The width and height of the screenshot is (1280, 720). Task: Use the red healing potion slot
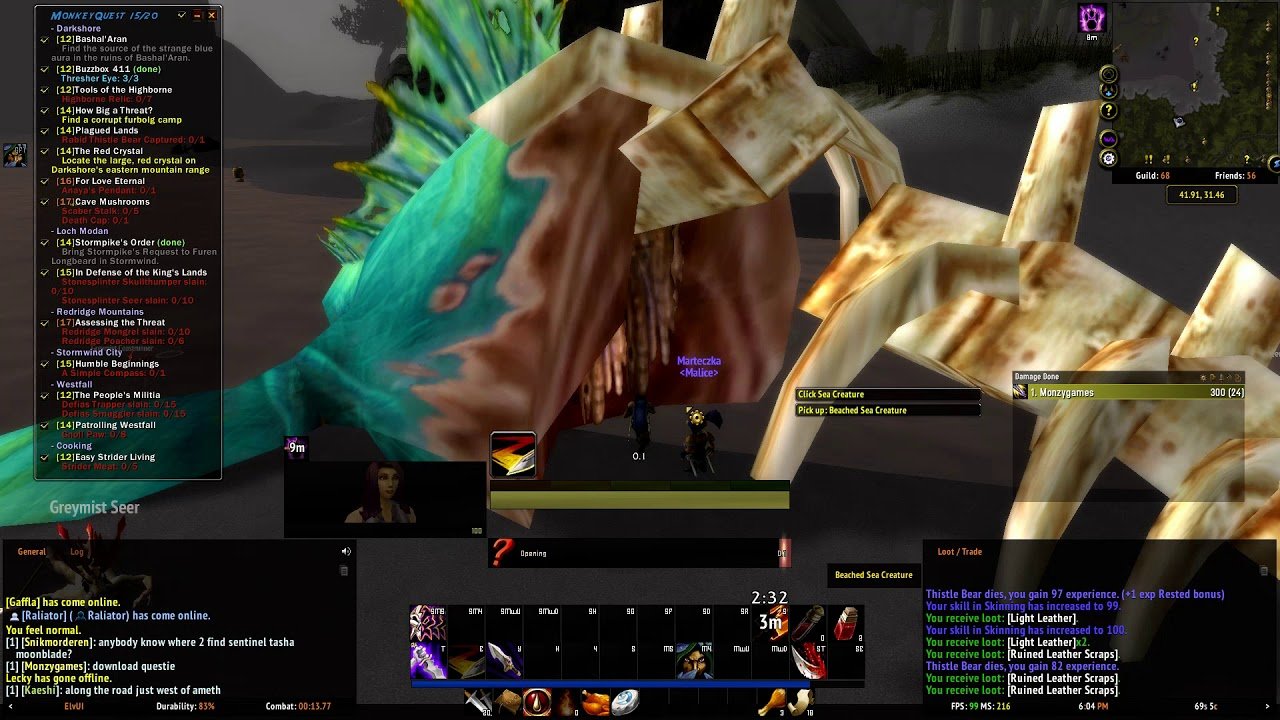[x=846, y=622]
